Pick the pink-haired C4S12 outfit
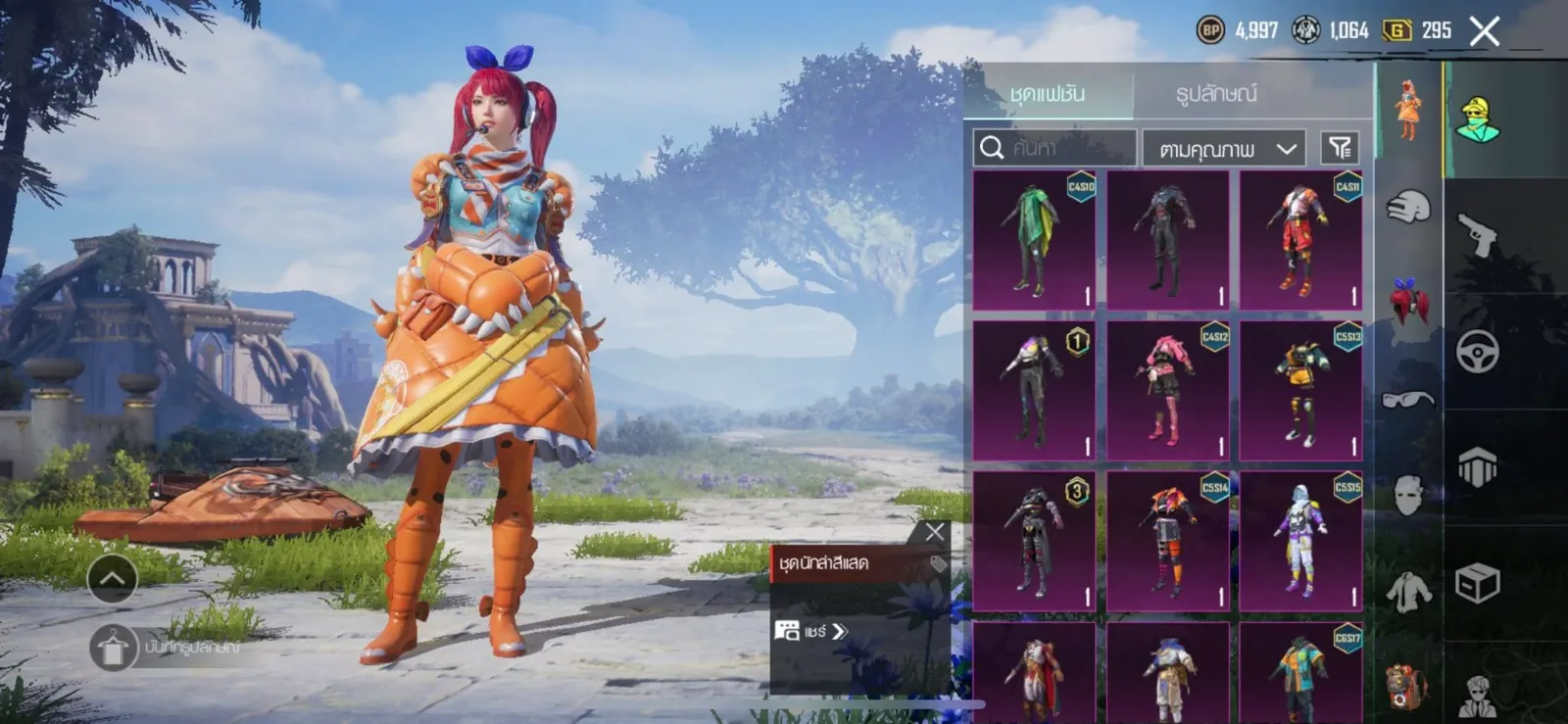The image size is (1568, 724). coord(1167,390)
